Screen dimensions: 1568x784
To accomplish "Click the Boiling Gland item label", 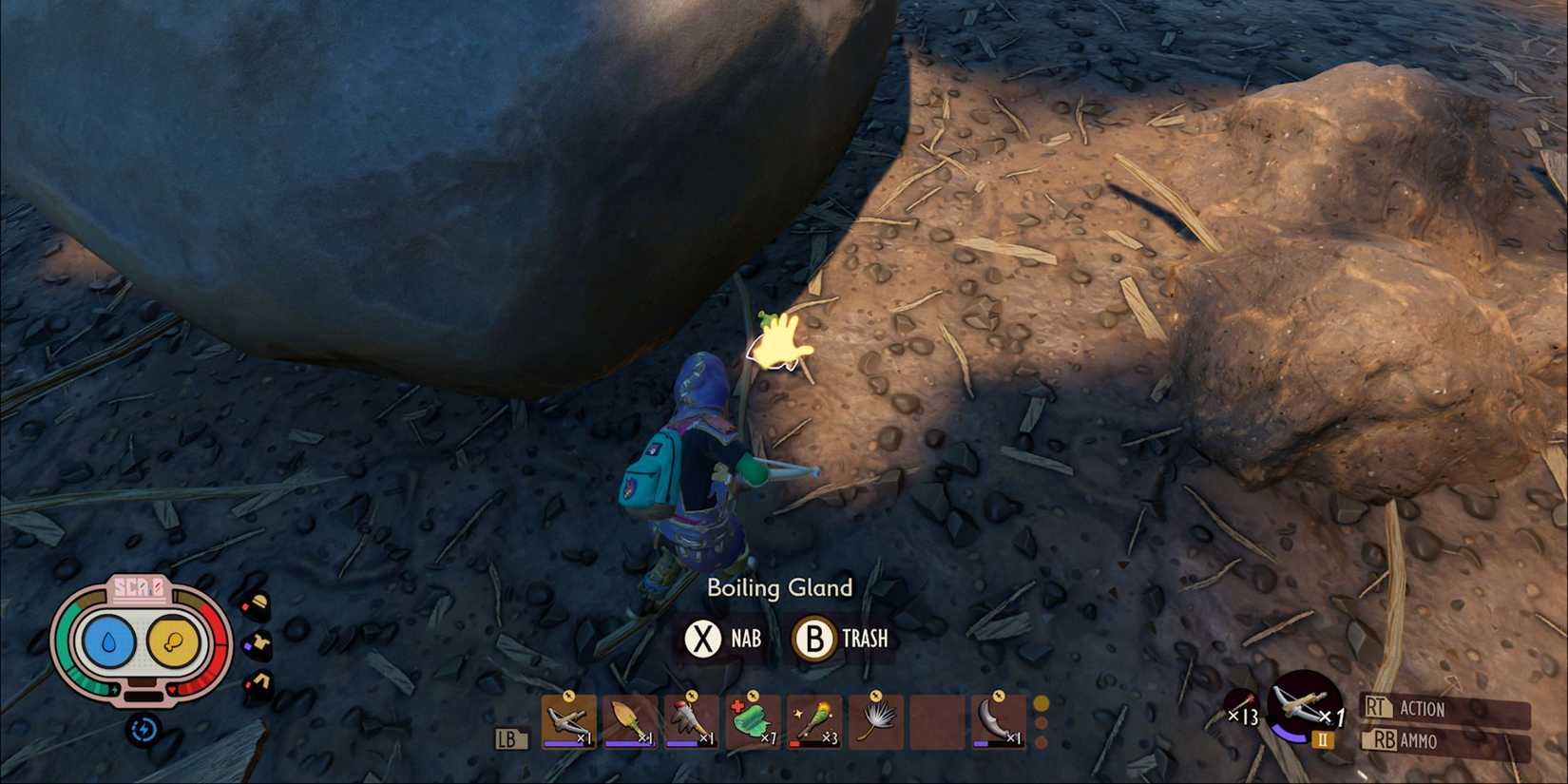I will [x=779, y=588].
